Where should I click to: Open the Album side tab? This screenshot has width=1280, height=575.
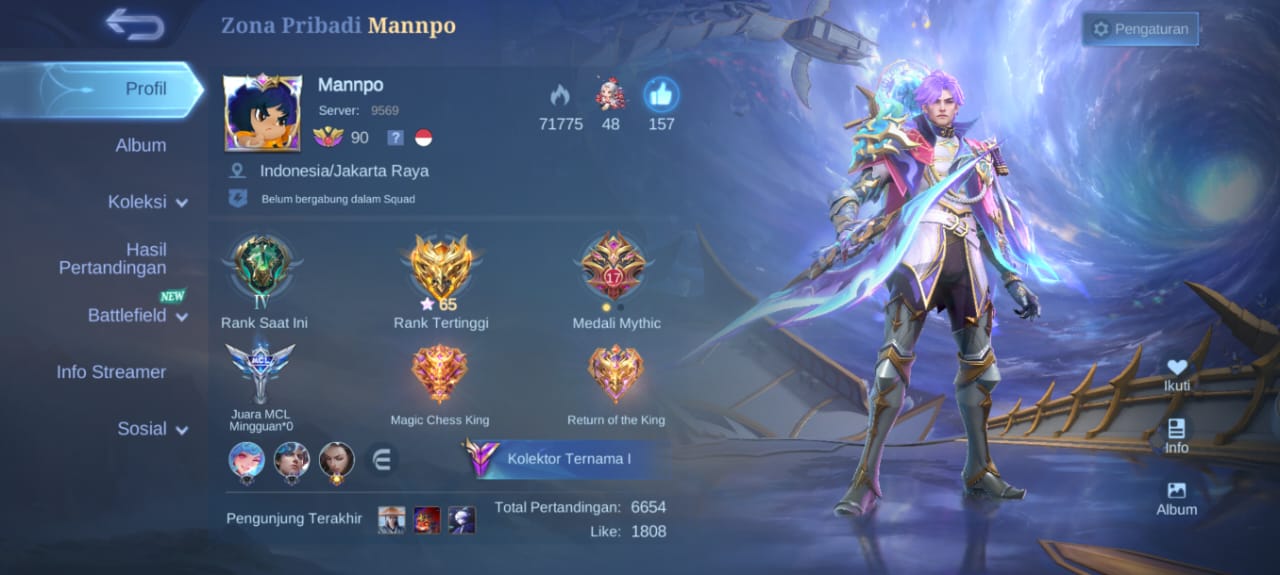coord(140,145)
